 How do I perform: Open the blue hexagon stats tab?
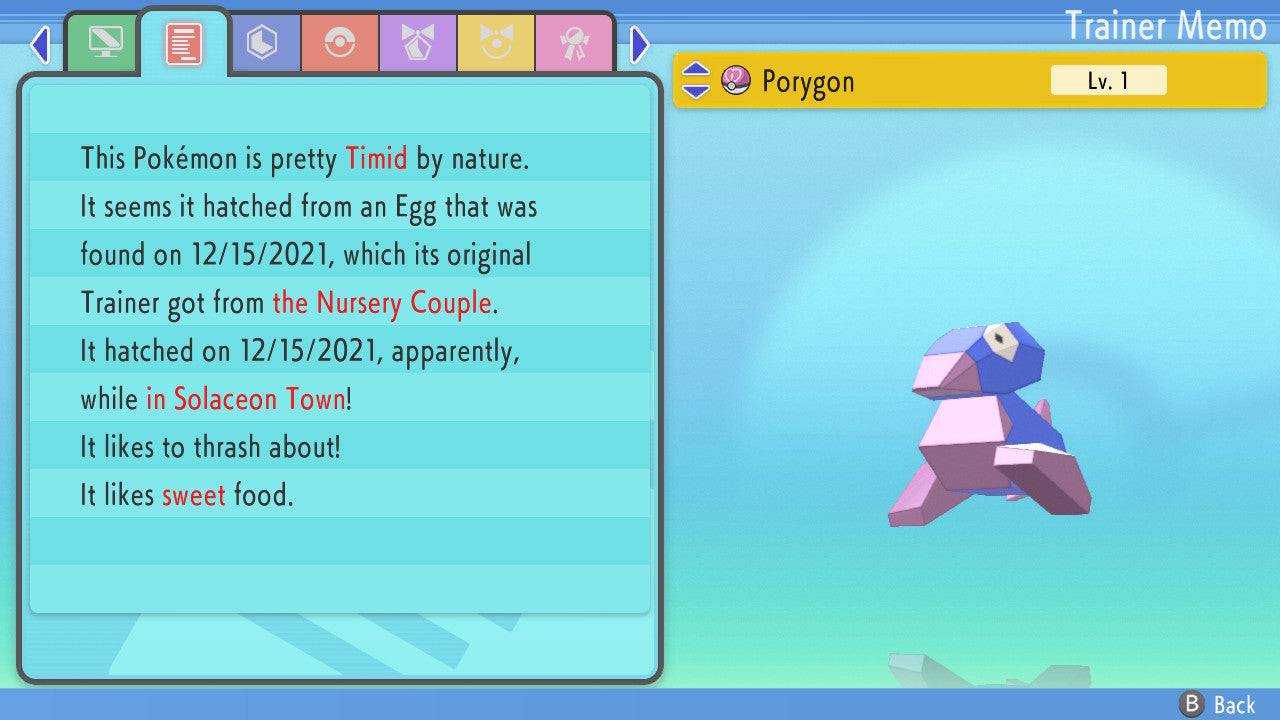pos(262,43)
